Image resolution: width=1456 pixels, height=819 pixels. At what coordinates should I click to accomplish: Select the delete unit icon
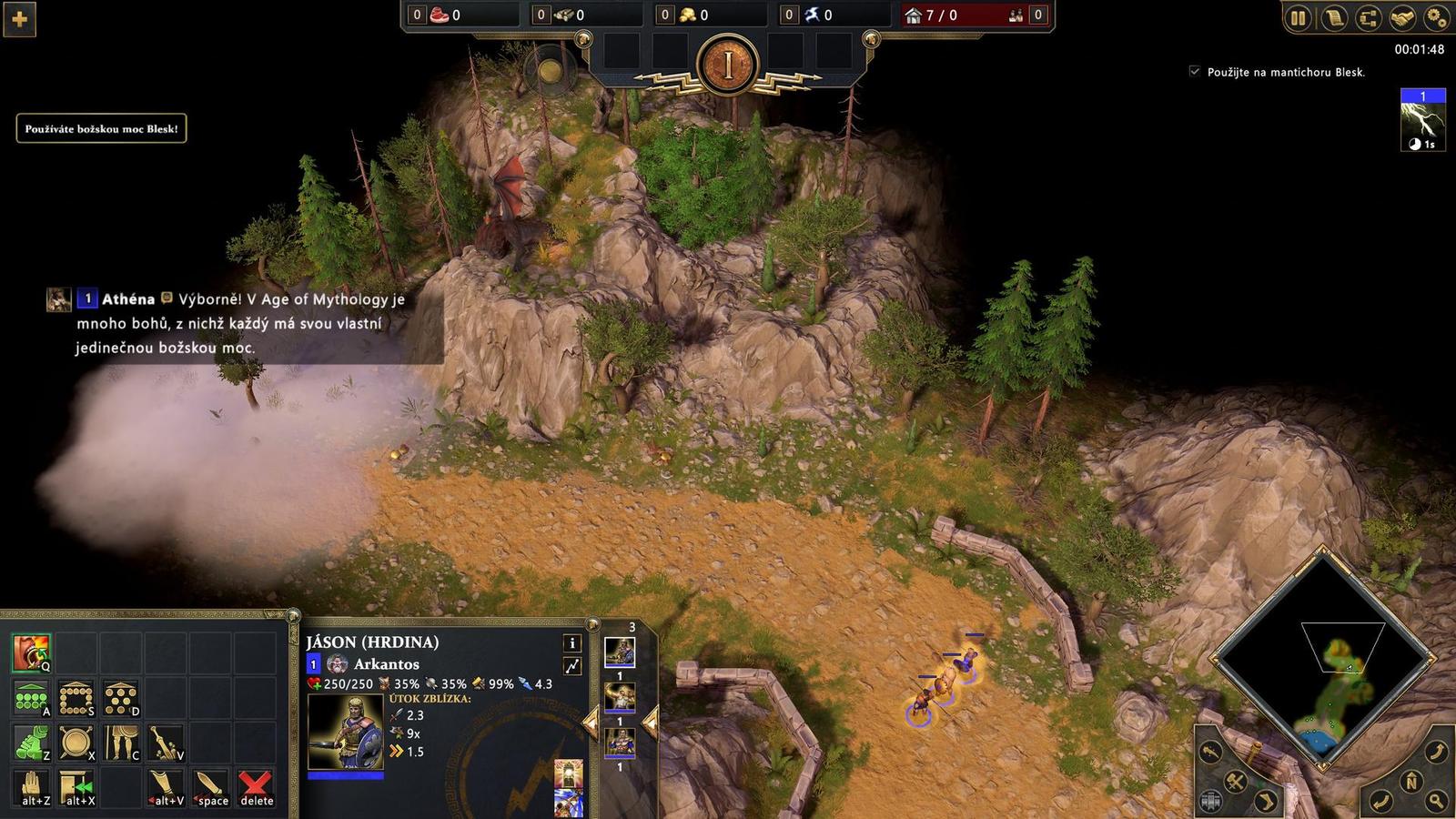[256, 786]
